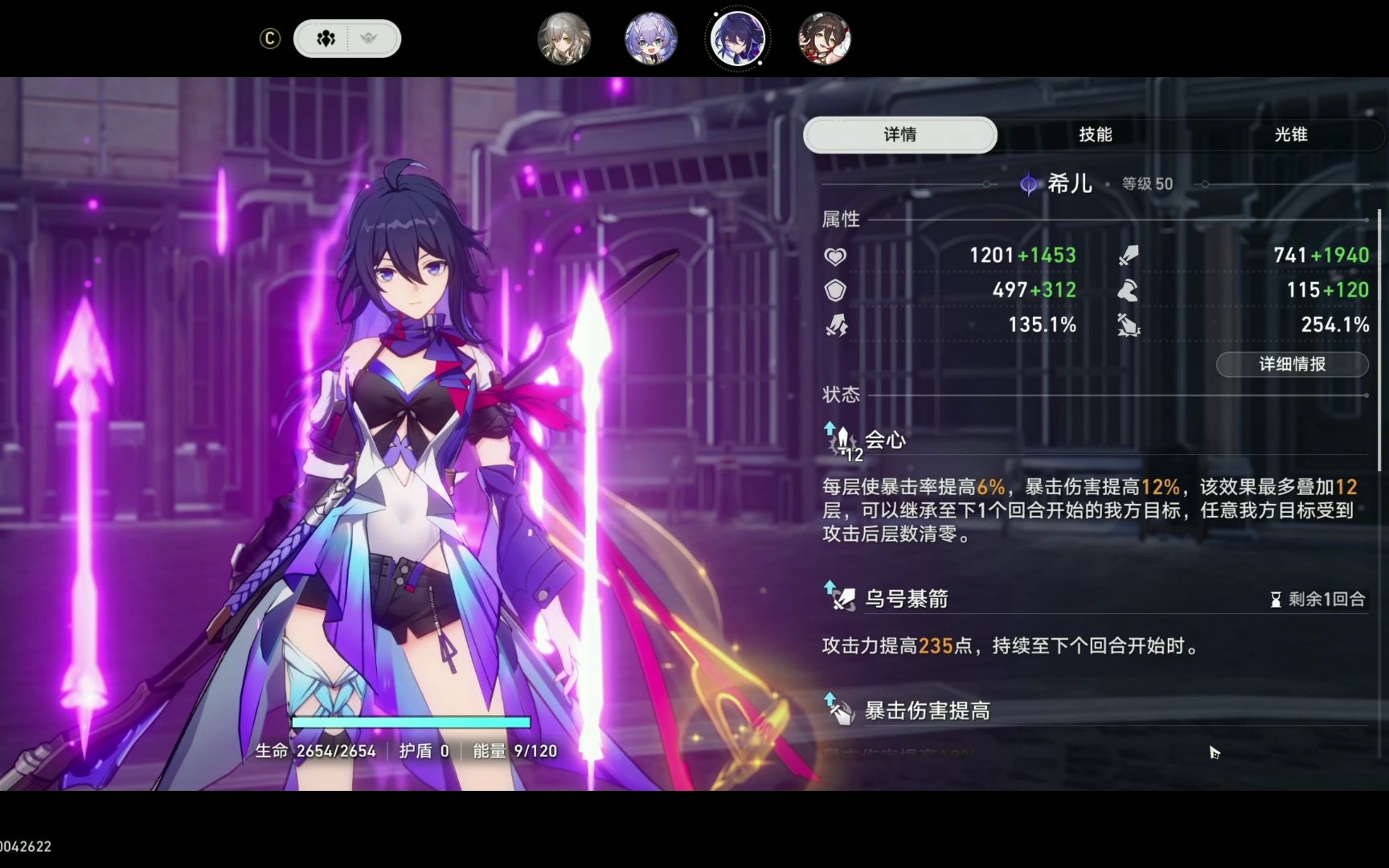Click the 暴击伤害提高 status entry

(927, 710)
